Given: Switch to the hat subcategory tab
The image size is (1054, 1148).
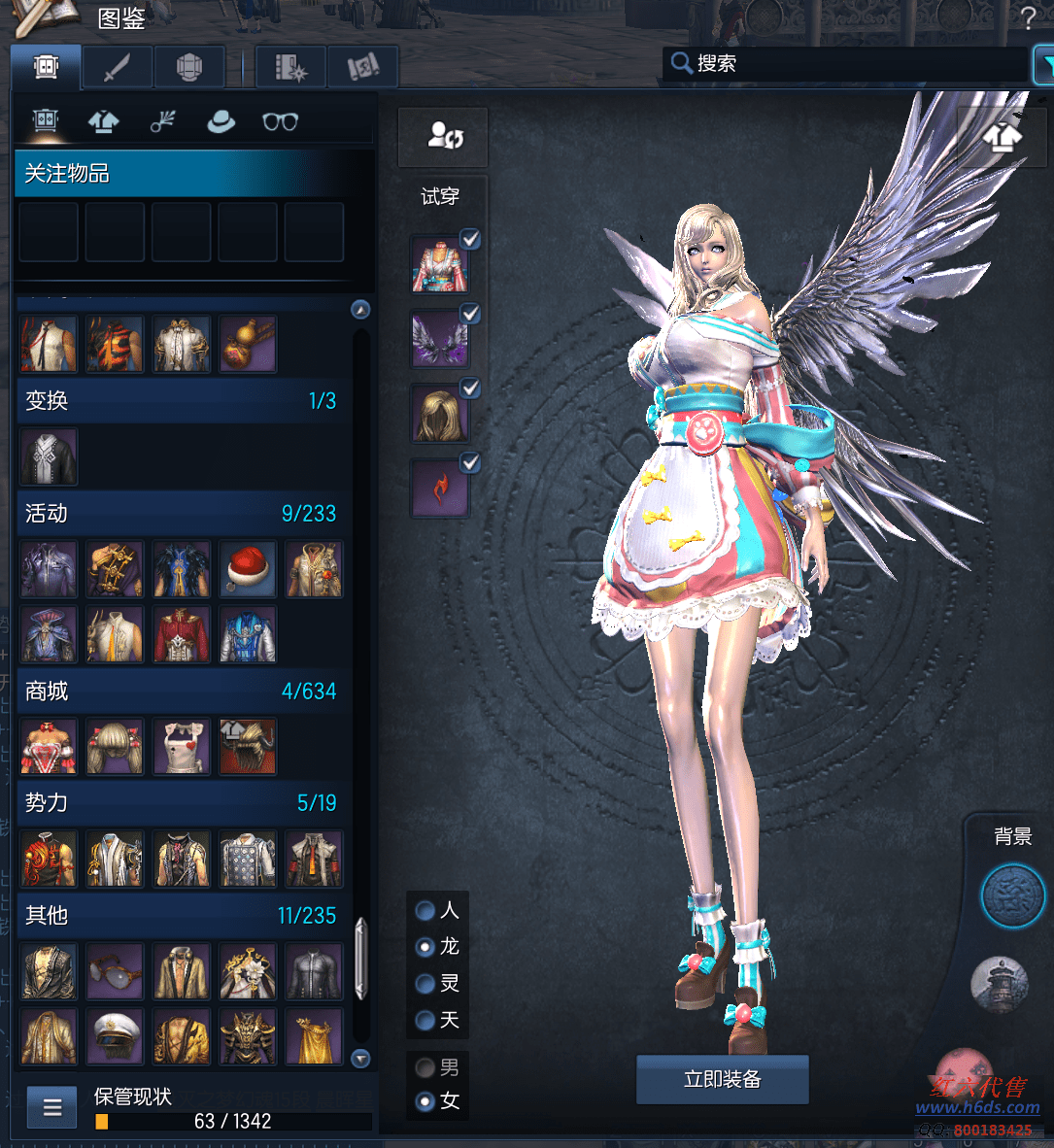Looking at the screenshot, I should [x=221, y=122].
